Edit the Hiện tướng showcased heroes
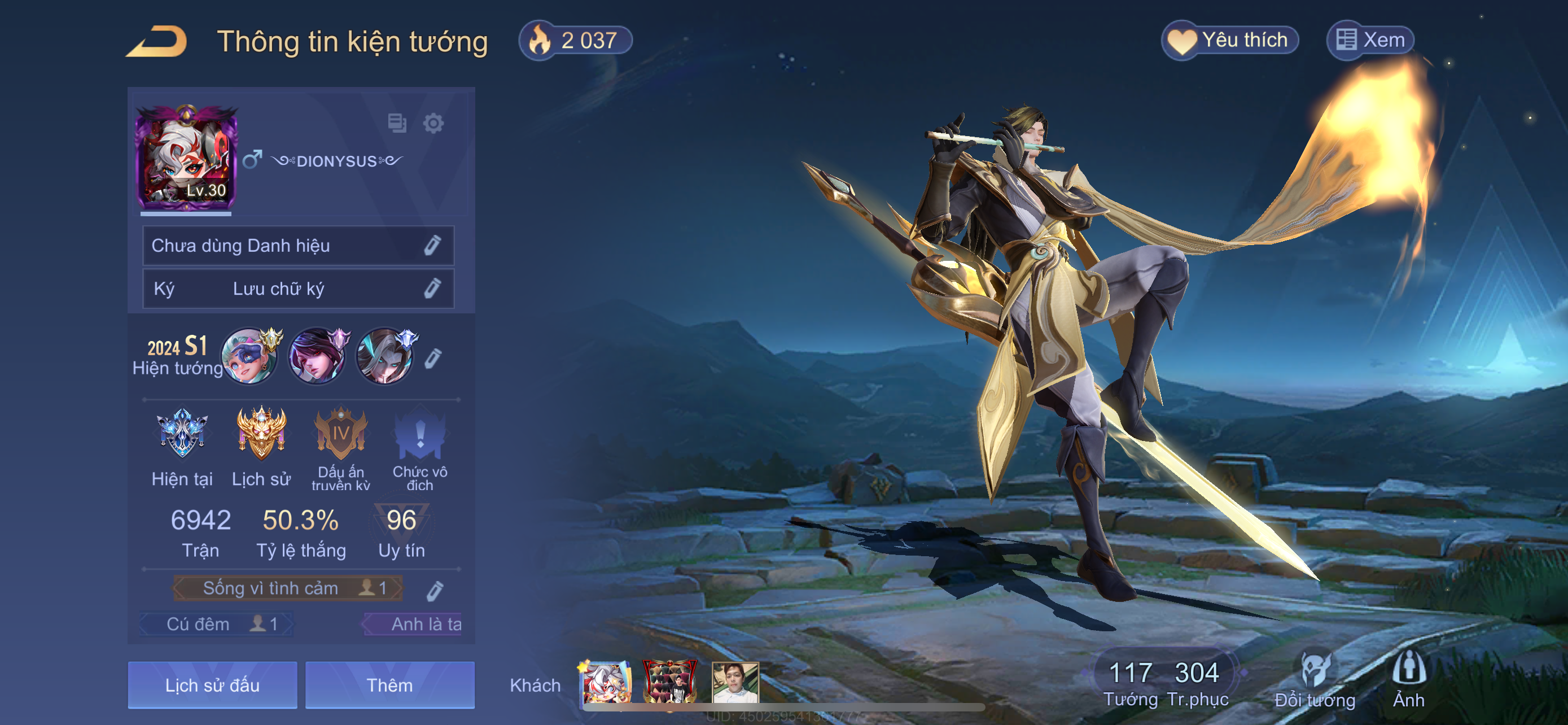 pos(432,359)
